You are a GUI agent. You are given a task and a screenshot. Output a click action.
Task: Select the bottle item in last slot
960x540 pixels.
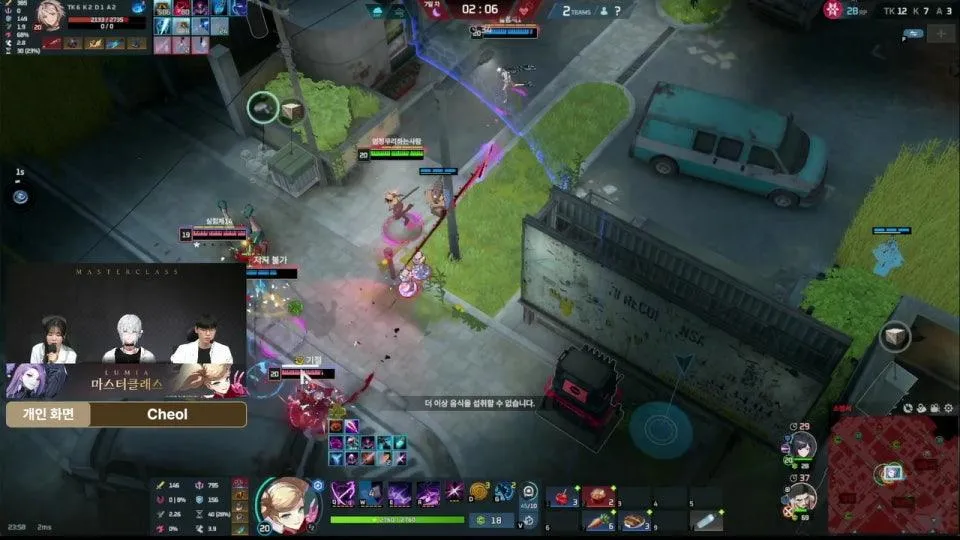coord(705,520)
